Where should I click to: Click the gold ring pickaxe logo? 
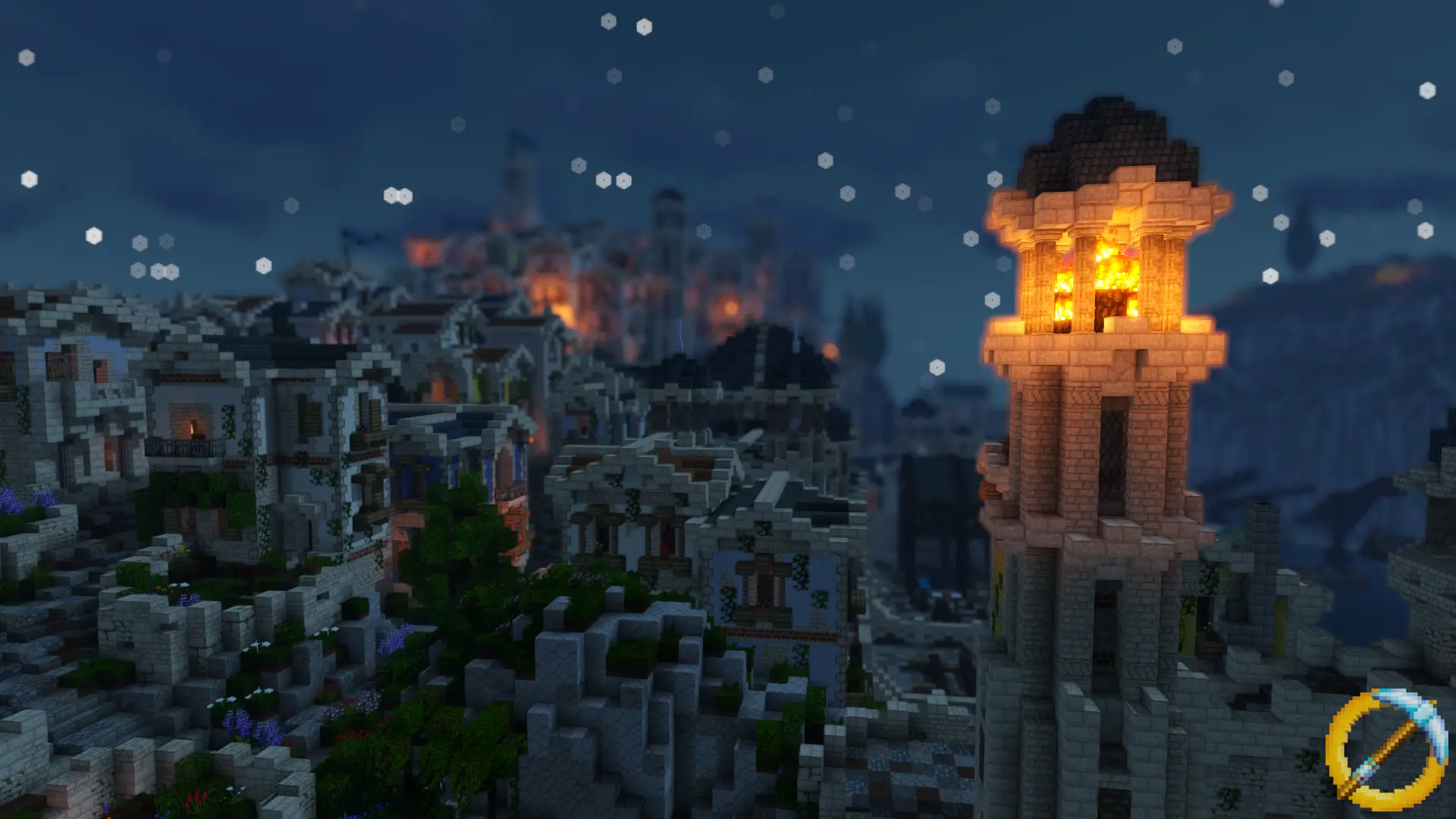(1386, 749)
